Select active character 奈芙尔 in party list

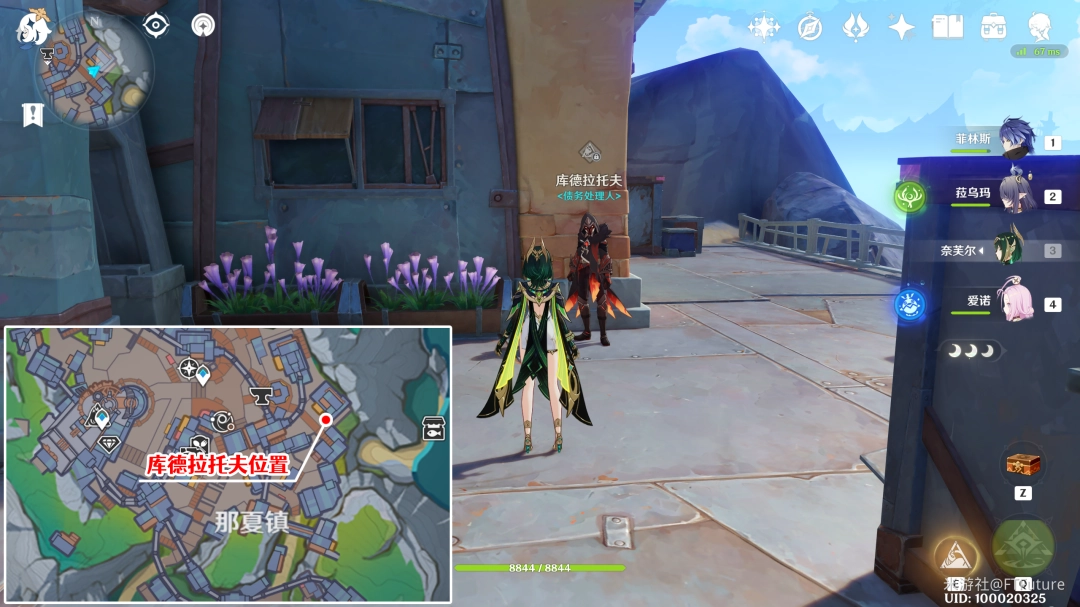(1008, 249)
